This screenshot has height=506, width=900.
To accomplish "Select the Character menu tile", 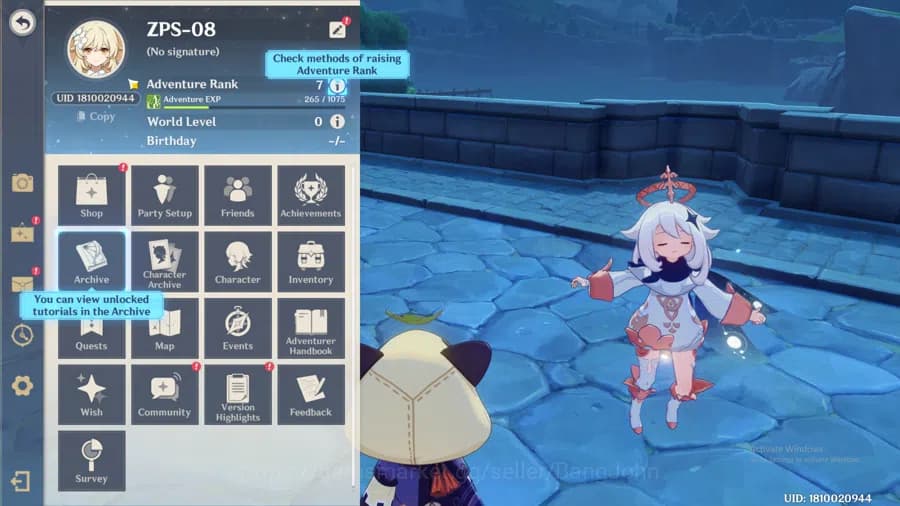I will pyautogui.click(x=238, y=261).
